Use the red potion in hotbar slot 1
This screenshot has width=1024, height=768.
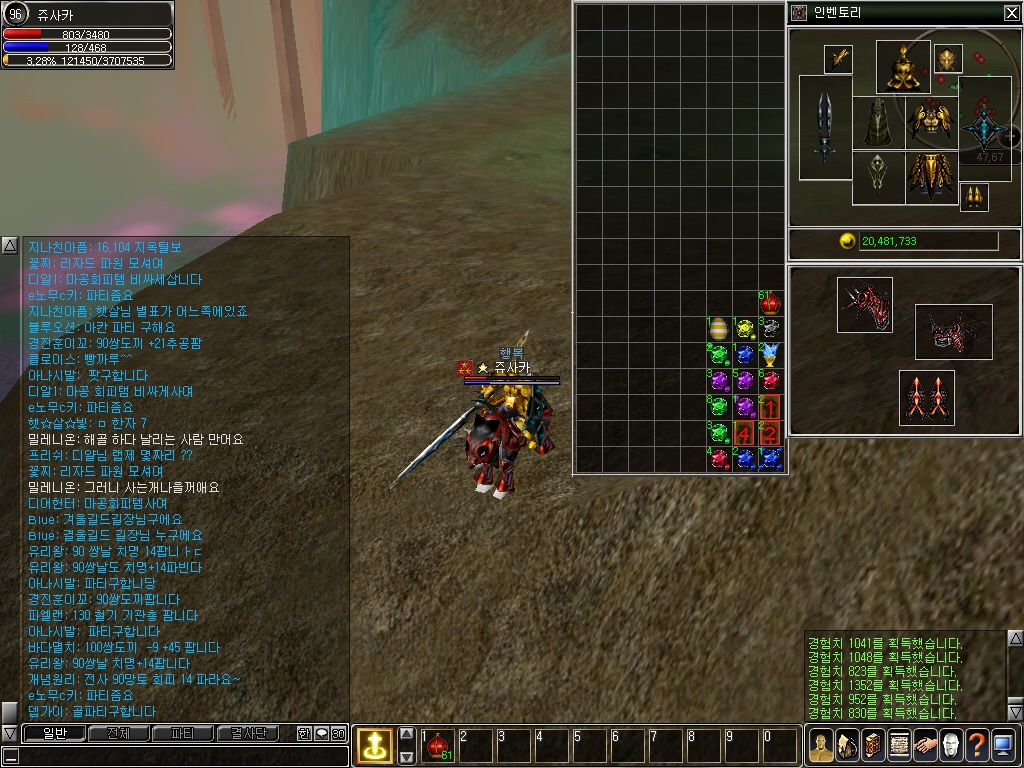coord(437,746)
